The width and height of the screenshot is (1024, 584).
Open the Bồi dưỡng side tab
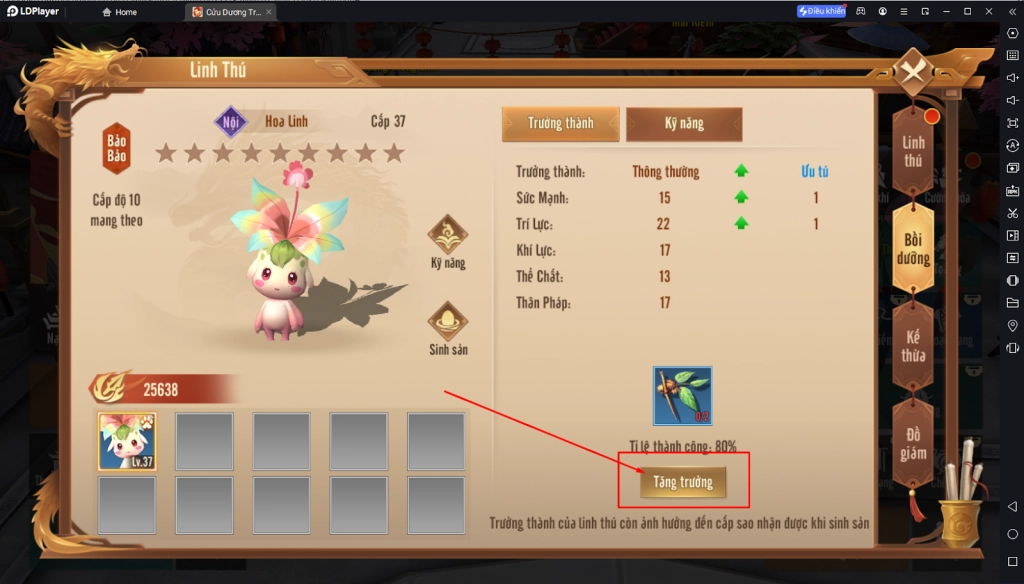(913, 249)
